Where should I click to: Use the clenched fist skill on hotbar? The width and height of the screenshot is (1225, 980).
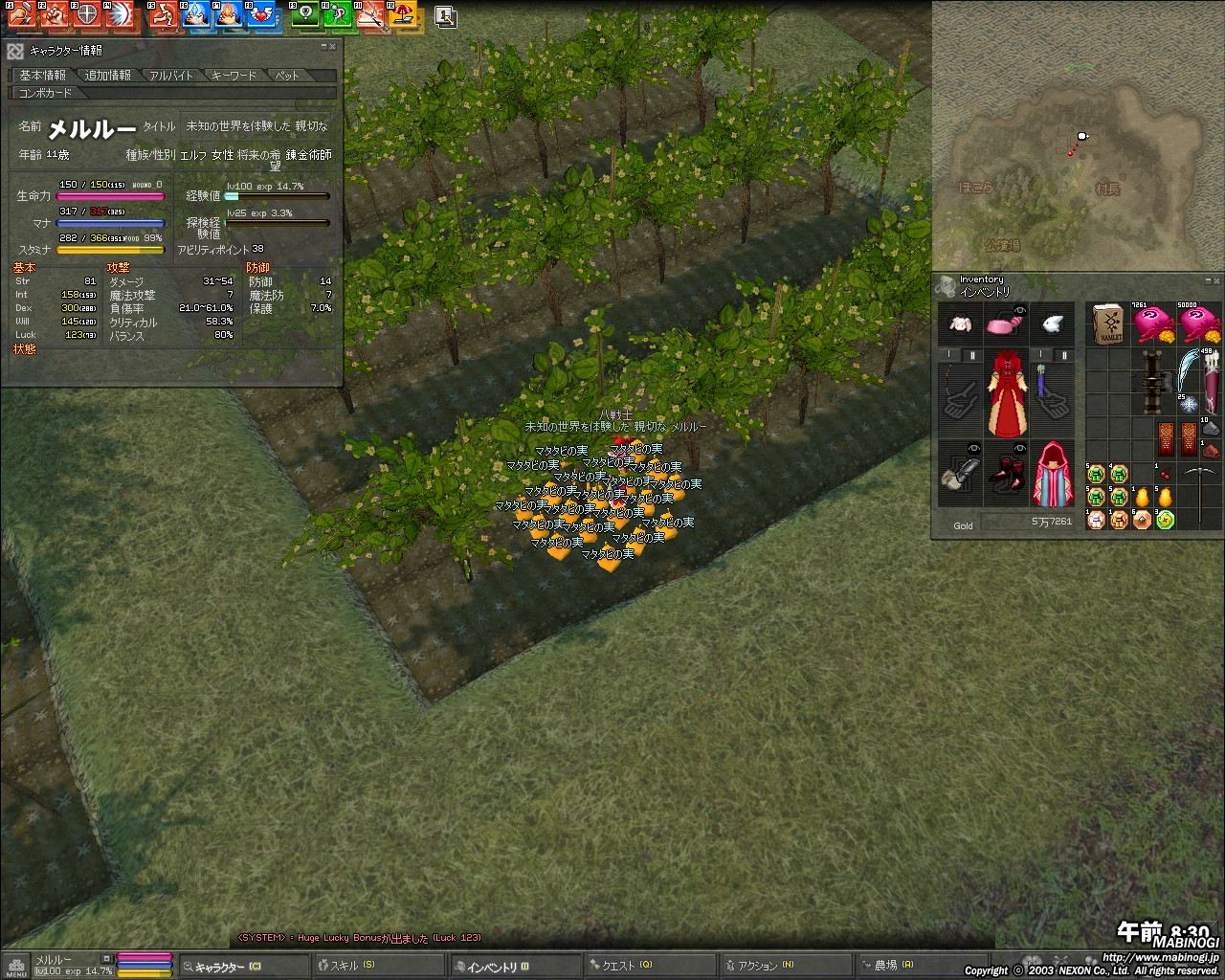point(56,13)
